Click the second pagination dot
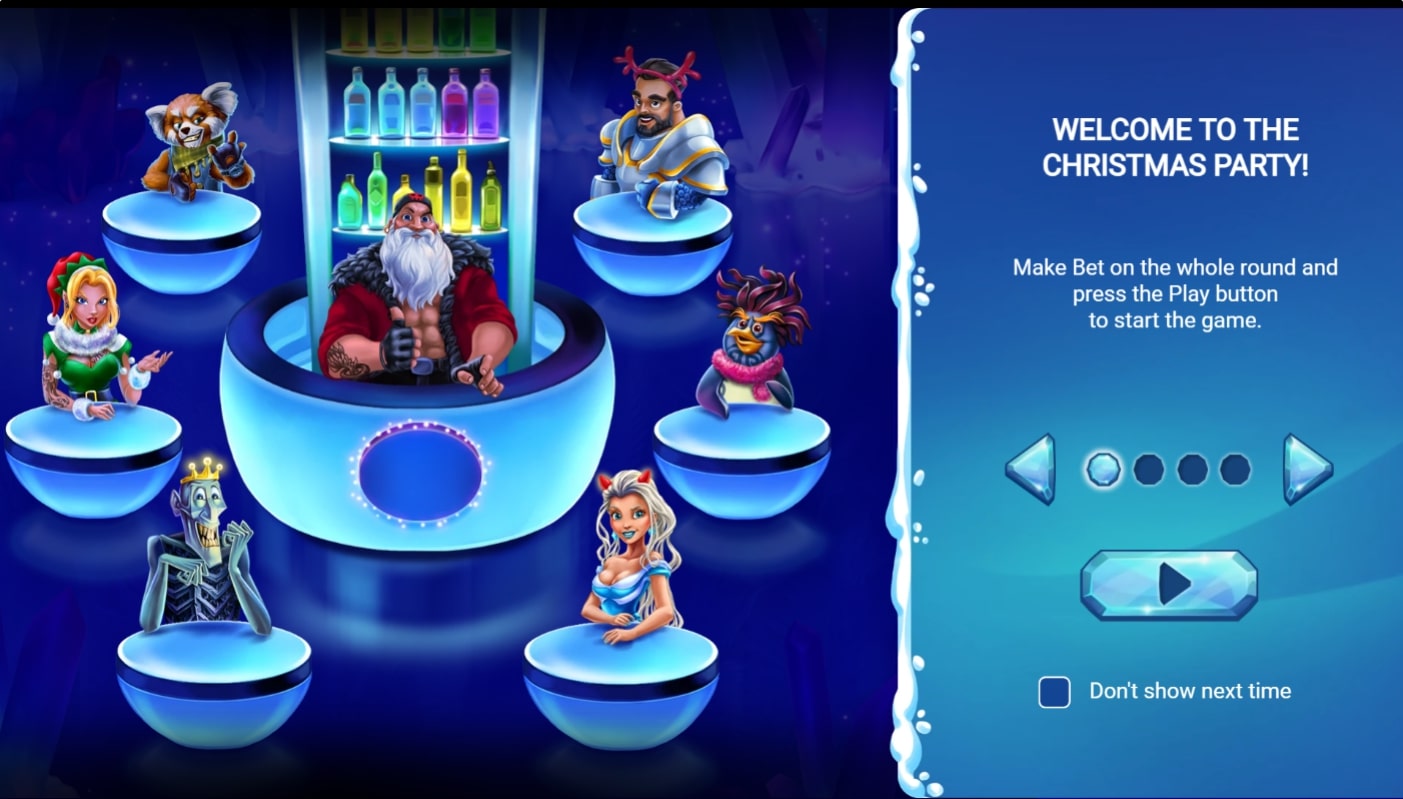Image resolution: width=1403 pixels, height=799 pixels. tap(1148, 468)
